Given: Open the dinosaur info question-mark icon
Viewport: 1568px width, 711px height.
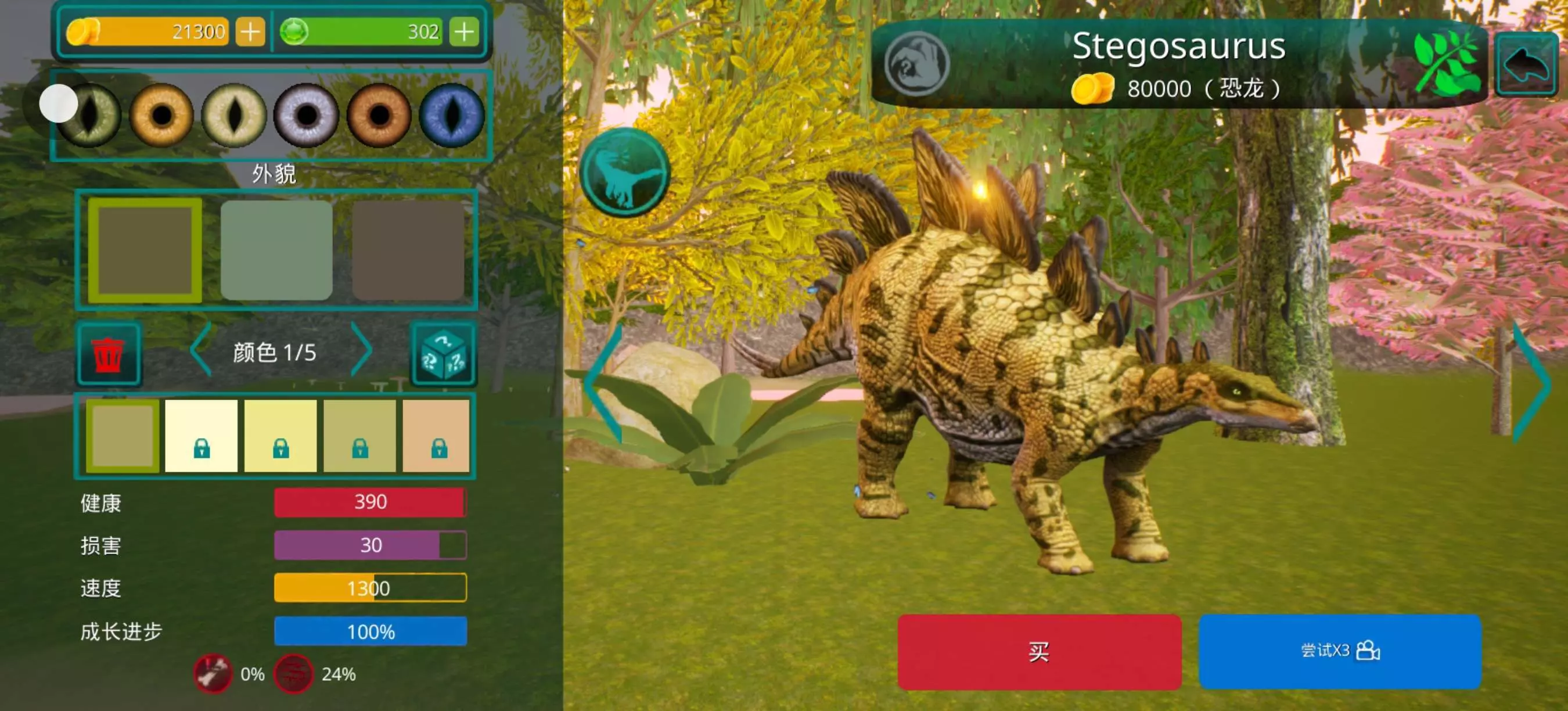Looking at the screenshot, I should coord(916,64).
